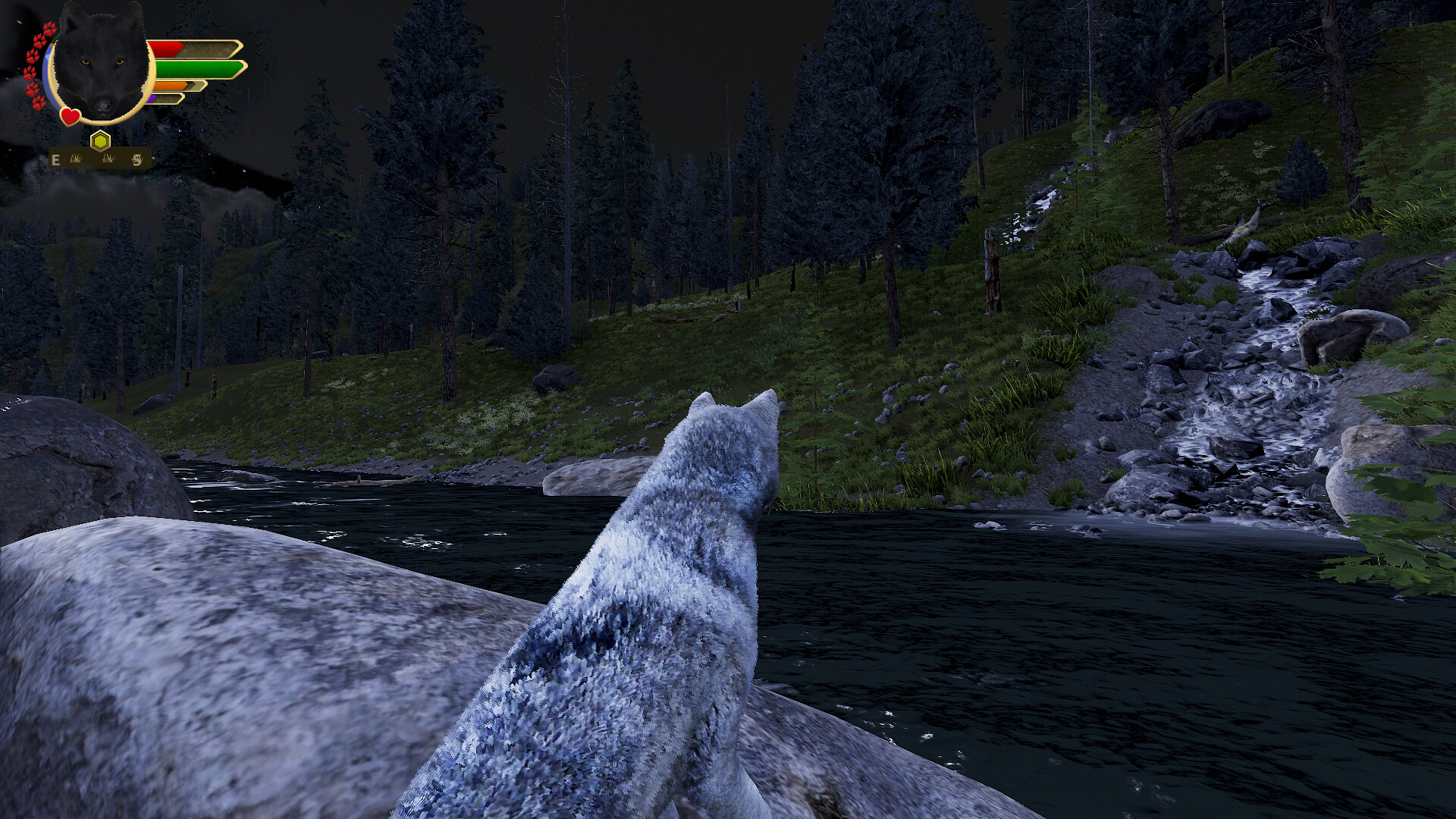Image resolution: width=1456 pixels, height=819 pixels.
Task: Click the second grass action icon
Action: tap(108, 159)
